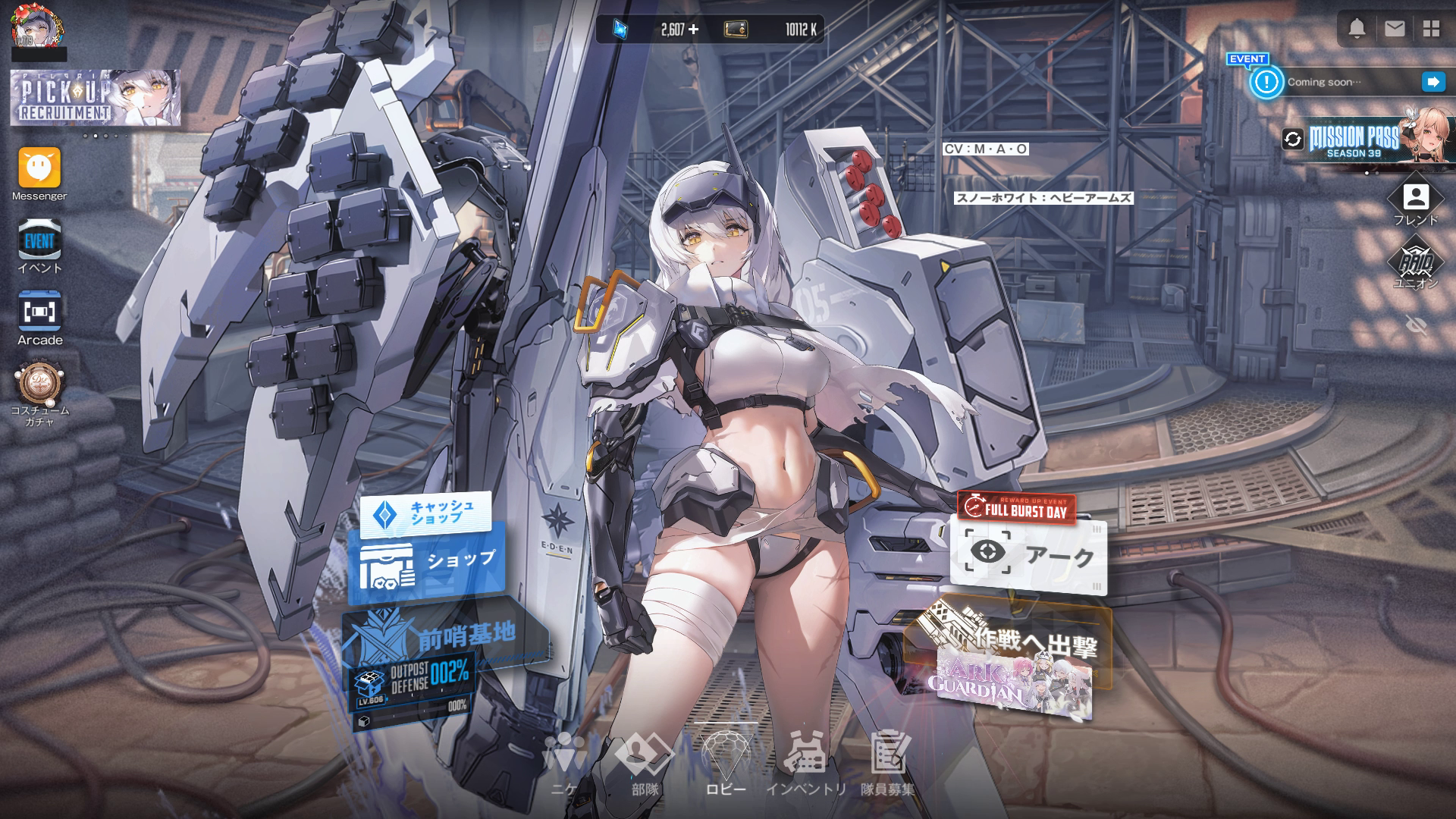Hide the lobby interface with eye icon
1456x819 pixels.
tap(1415, 325)
